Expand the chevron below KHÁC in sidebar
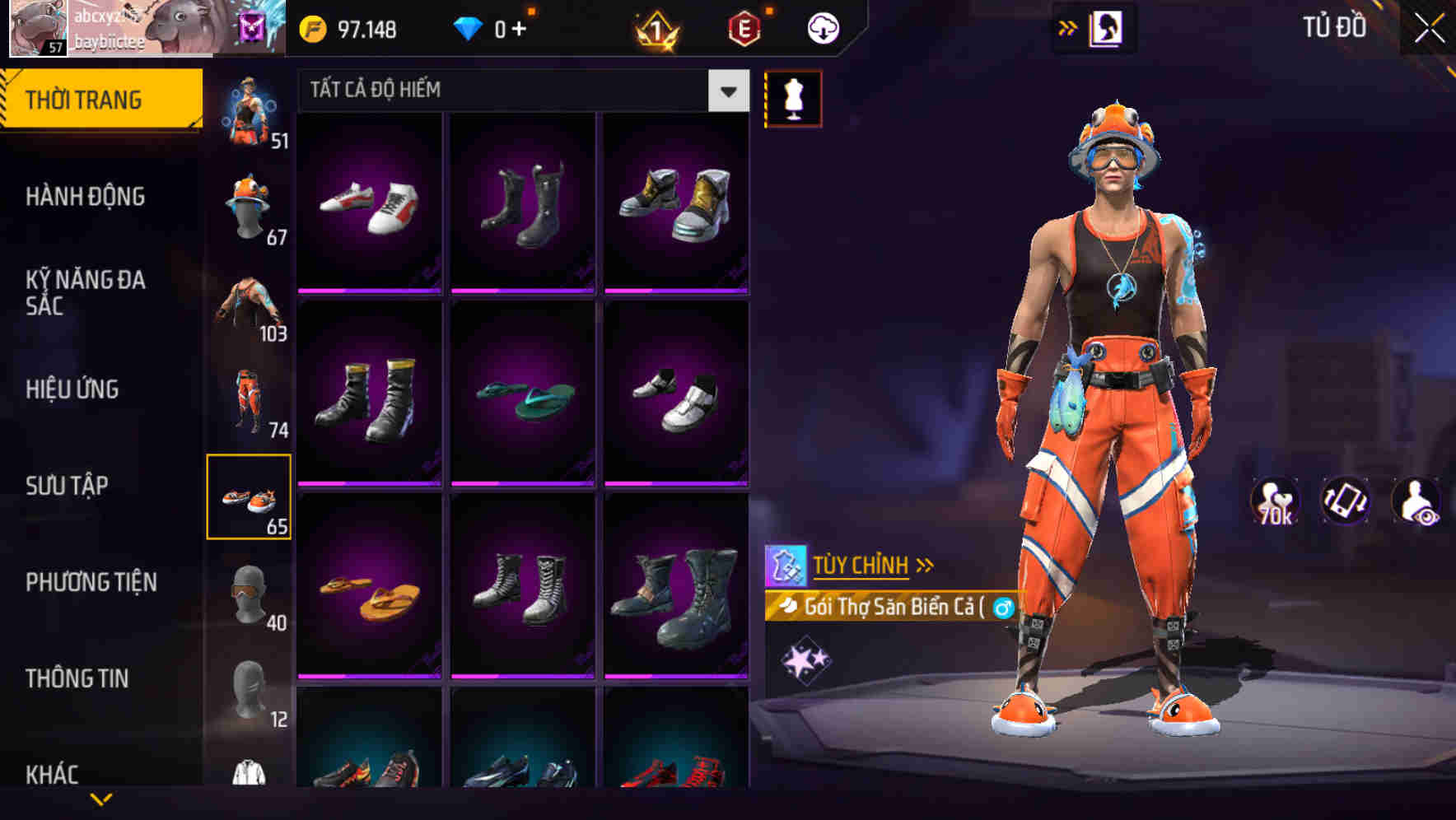This screenshot has width=1456, height=820. click(x=102, y=799)
